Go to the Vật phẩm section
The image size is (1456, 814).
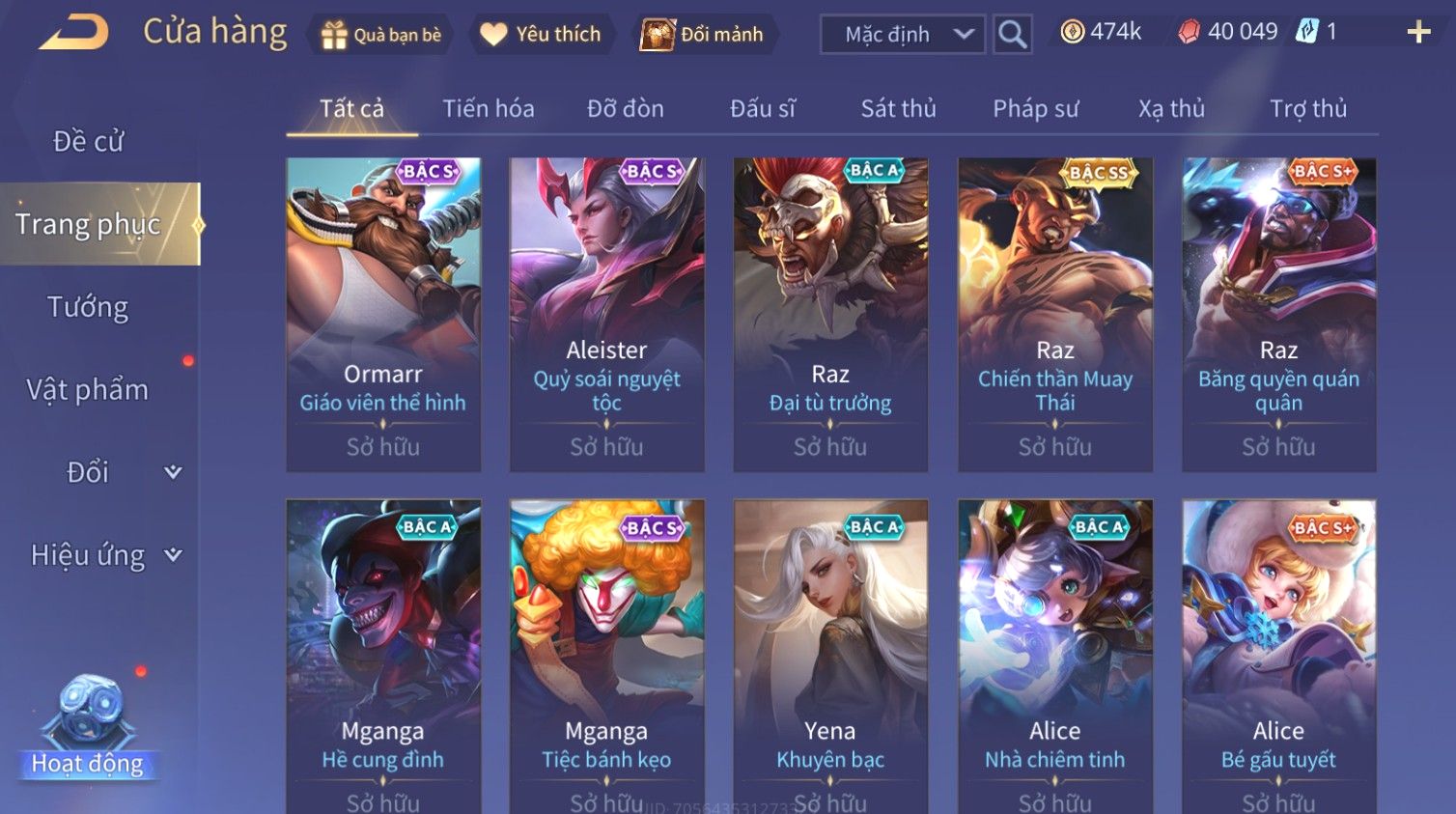click(88, 390)
